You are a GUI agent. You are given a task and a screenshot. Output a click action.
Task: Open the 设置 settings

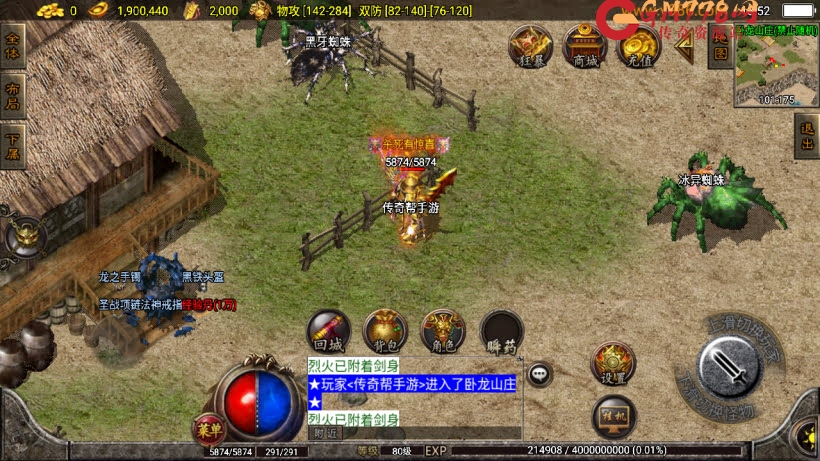coord(613,363)
